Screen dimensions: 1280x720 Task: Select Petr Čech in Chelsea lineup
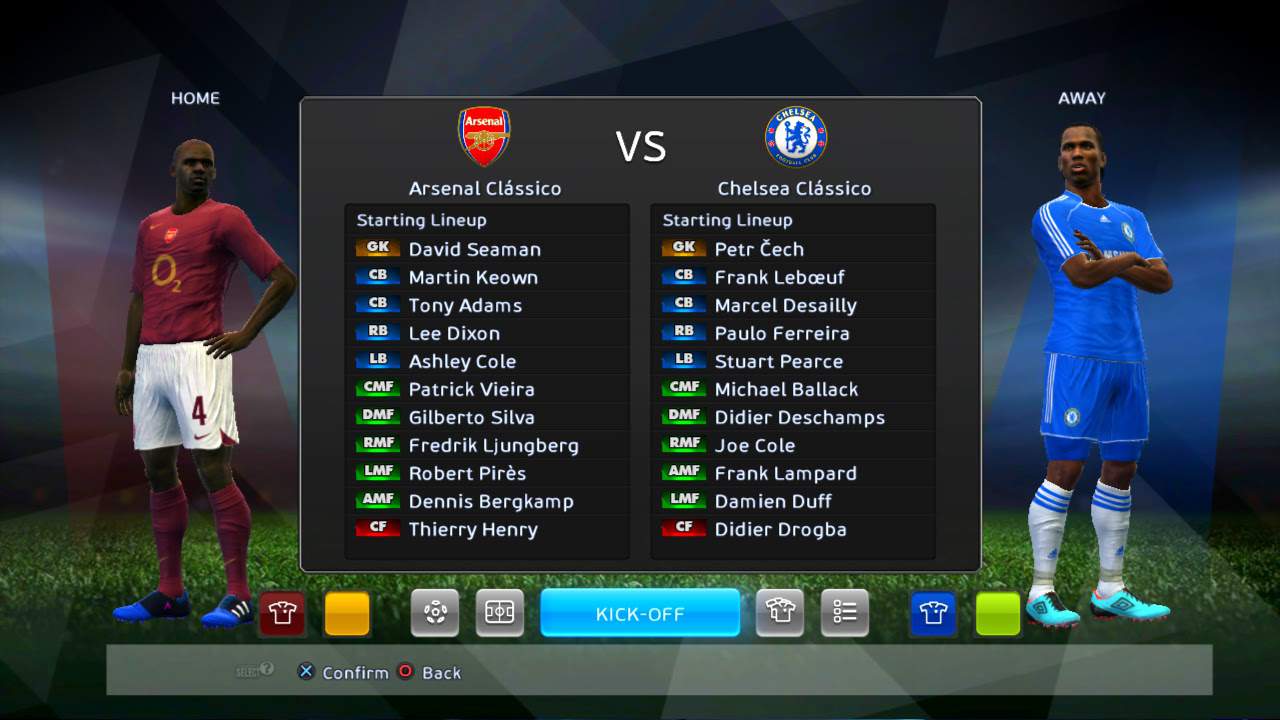(759, 249)
